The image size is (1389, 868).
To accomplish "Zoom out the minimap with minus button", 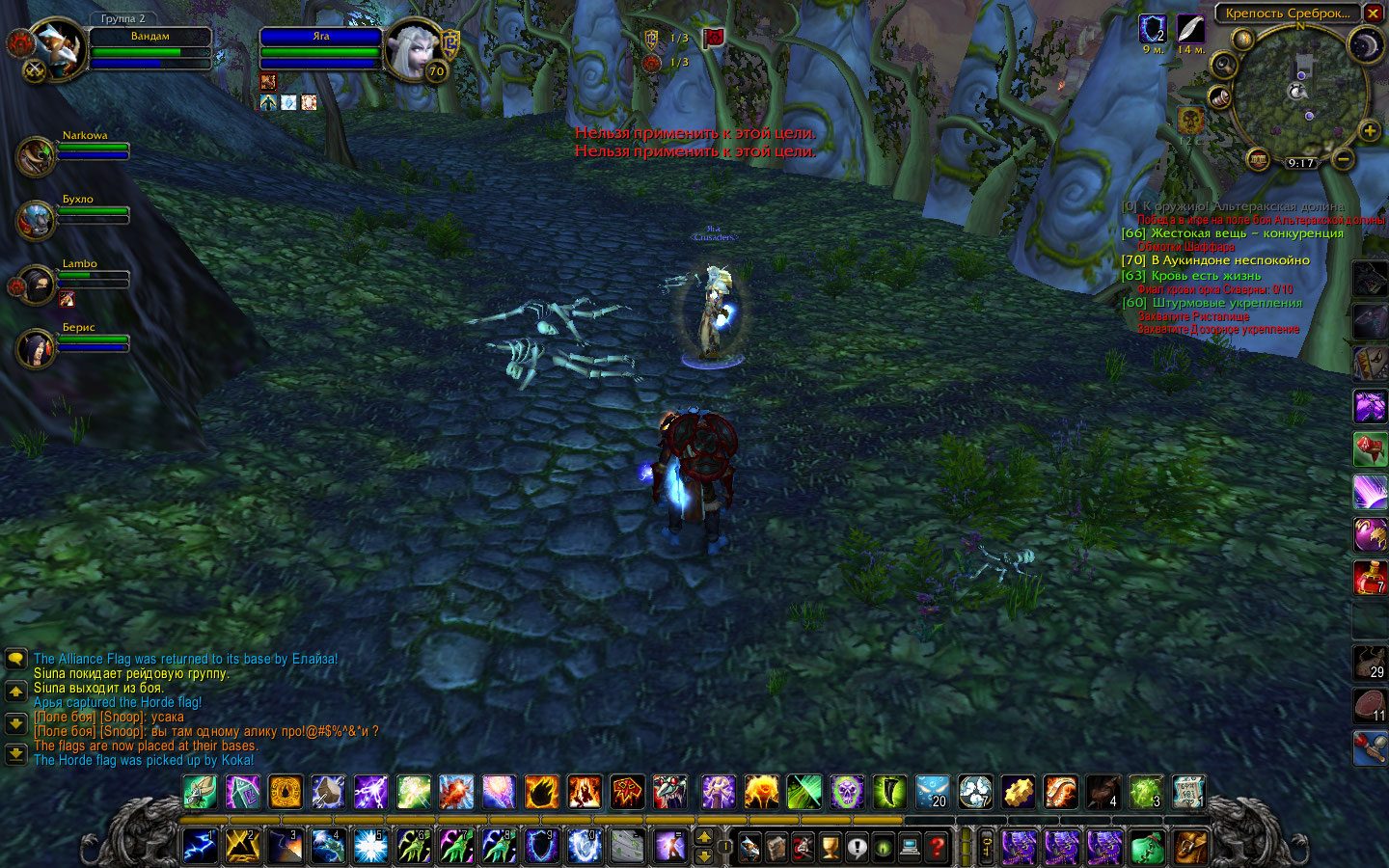I will coord(1343,158).
